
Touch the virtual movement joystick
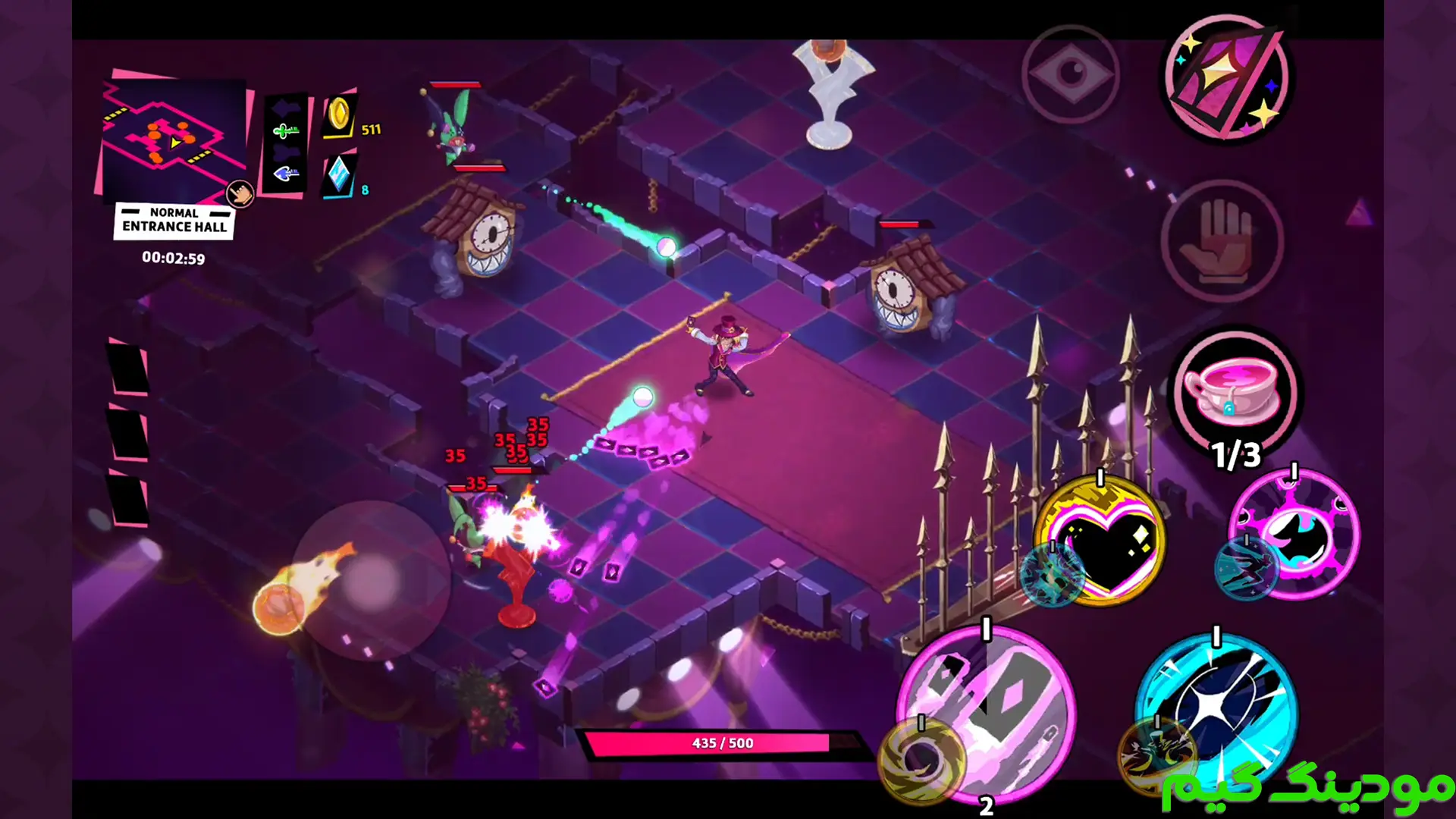pyautogui.click(x=371, y=580)
